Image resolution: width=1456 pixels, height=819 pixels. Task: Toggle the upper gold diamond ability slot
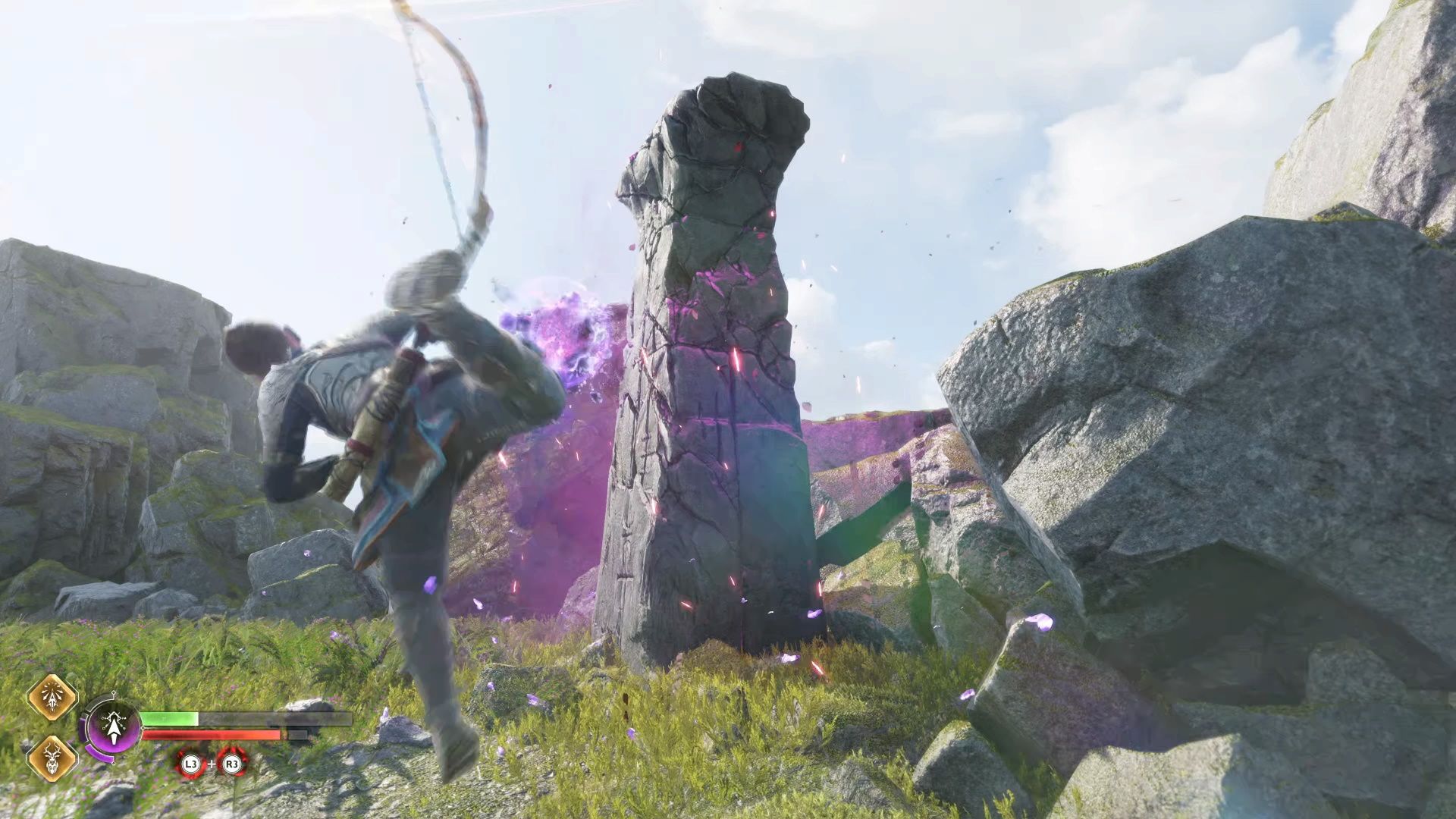tap(51, 697)
